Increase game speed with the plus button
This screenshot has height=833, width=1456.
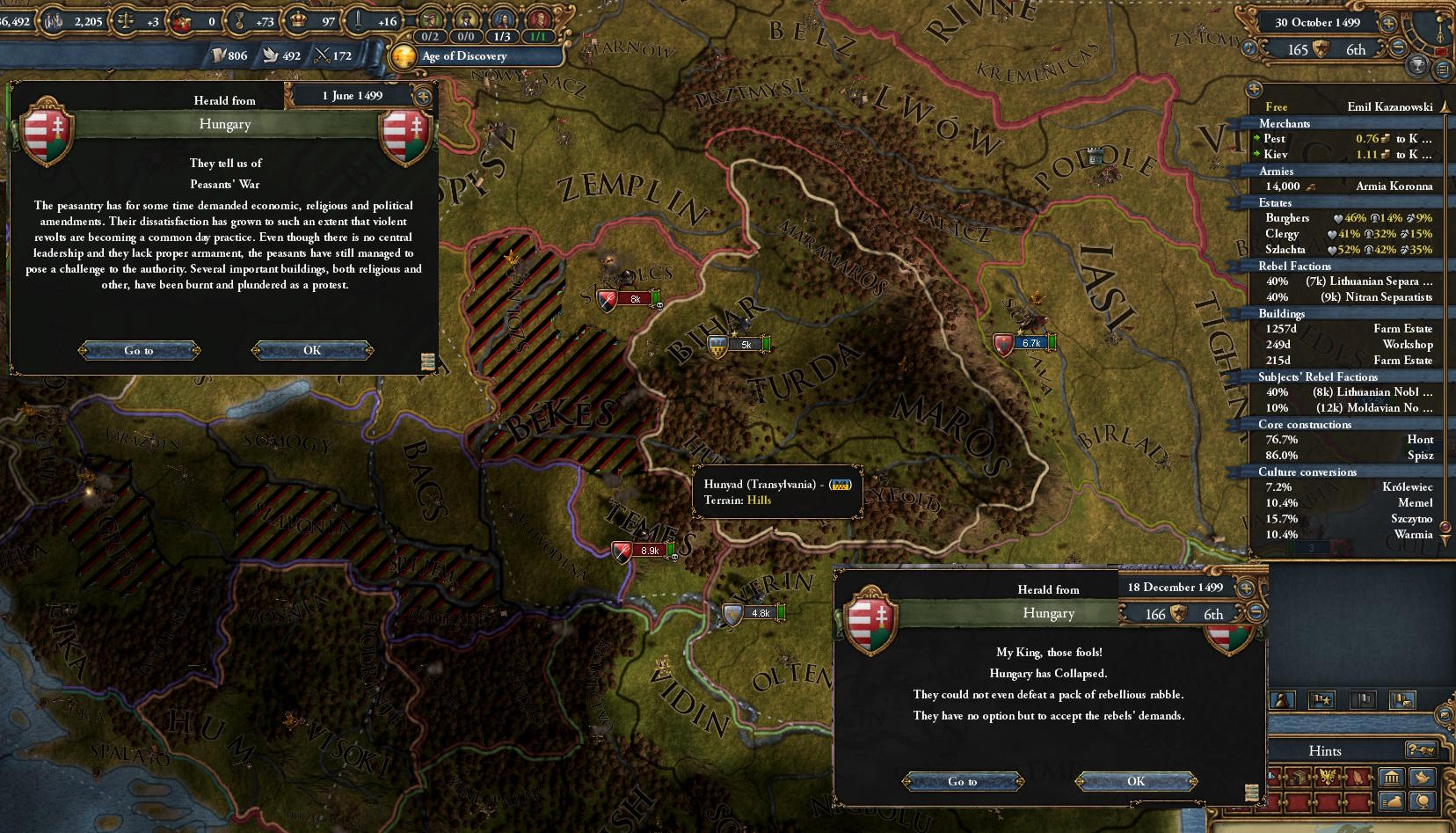tap(1388, 23)
